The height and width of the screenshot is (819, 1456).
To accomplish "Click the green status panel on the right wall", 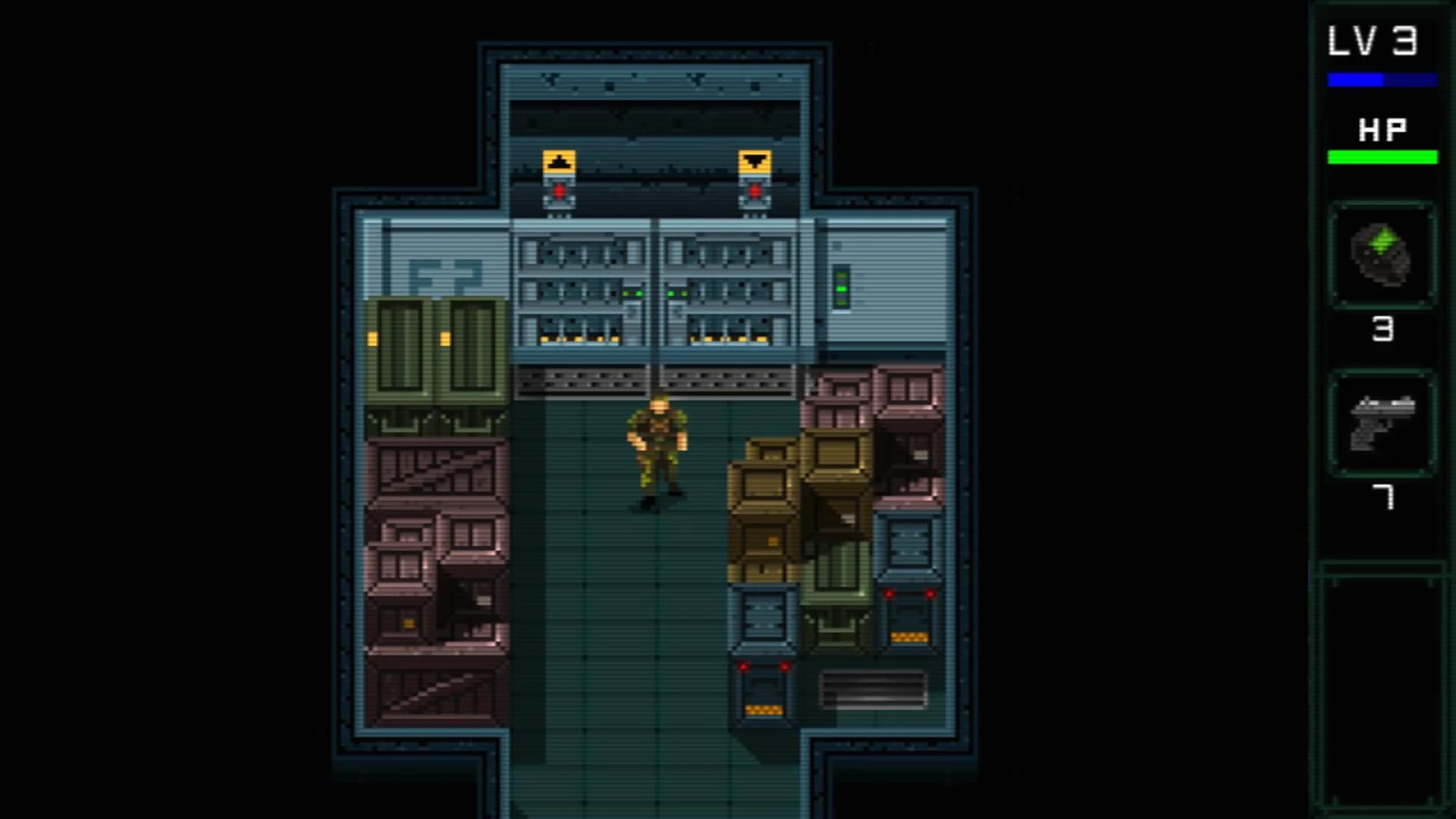I will tap(842, 288).
